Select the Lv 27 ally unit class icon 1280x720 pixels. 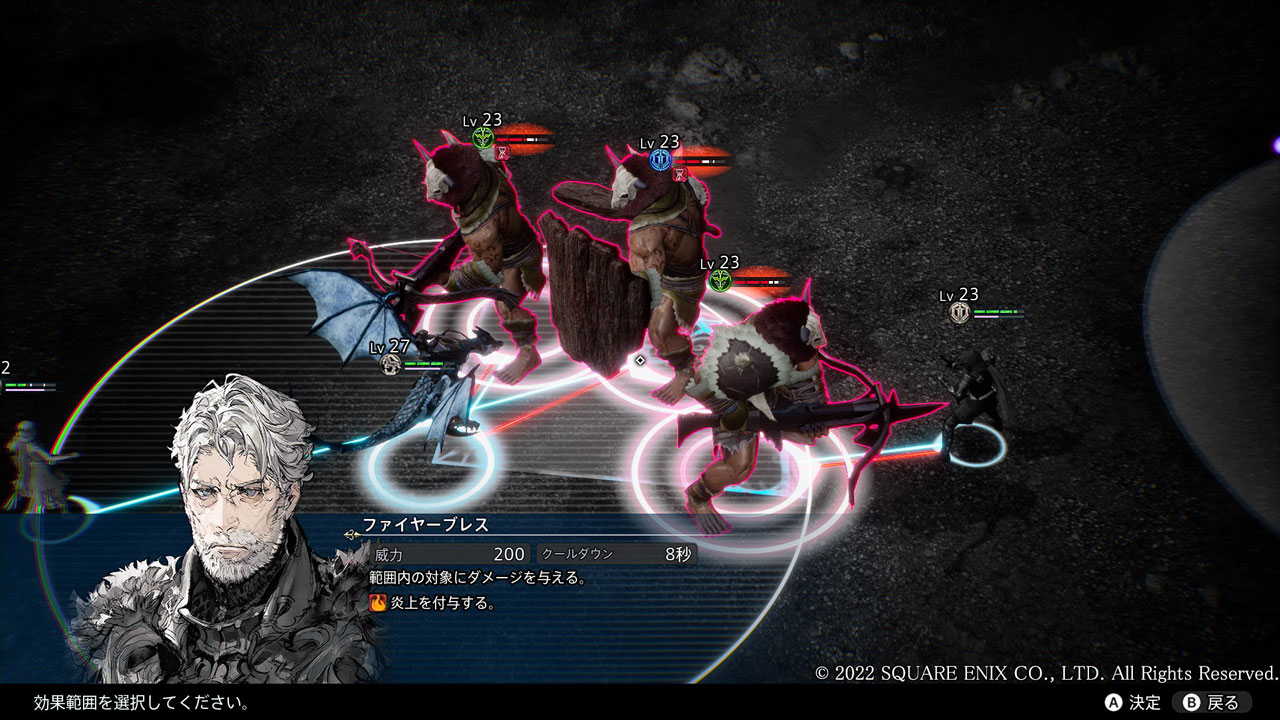tap(391, 364)
